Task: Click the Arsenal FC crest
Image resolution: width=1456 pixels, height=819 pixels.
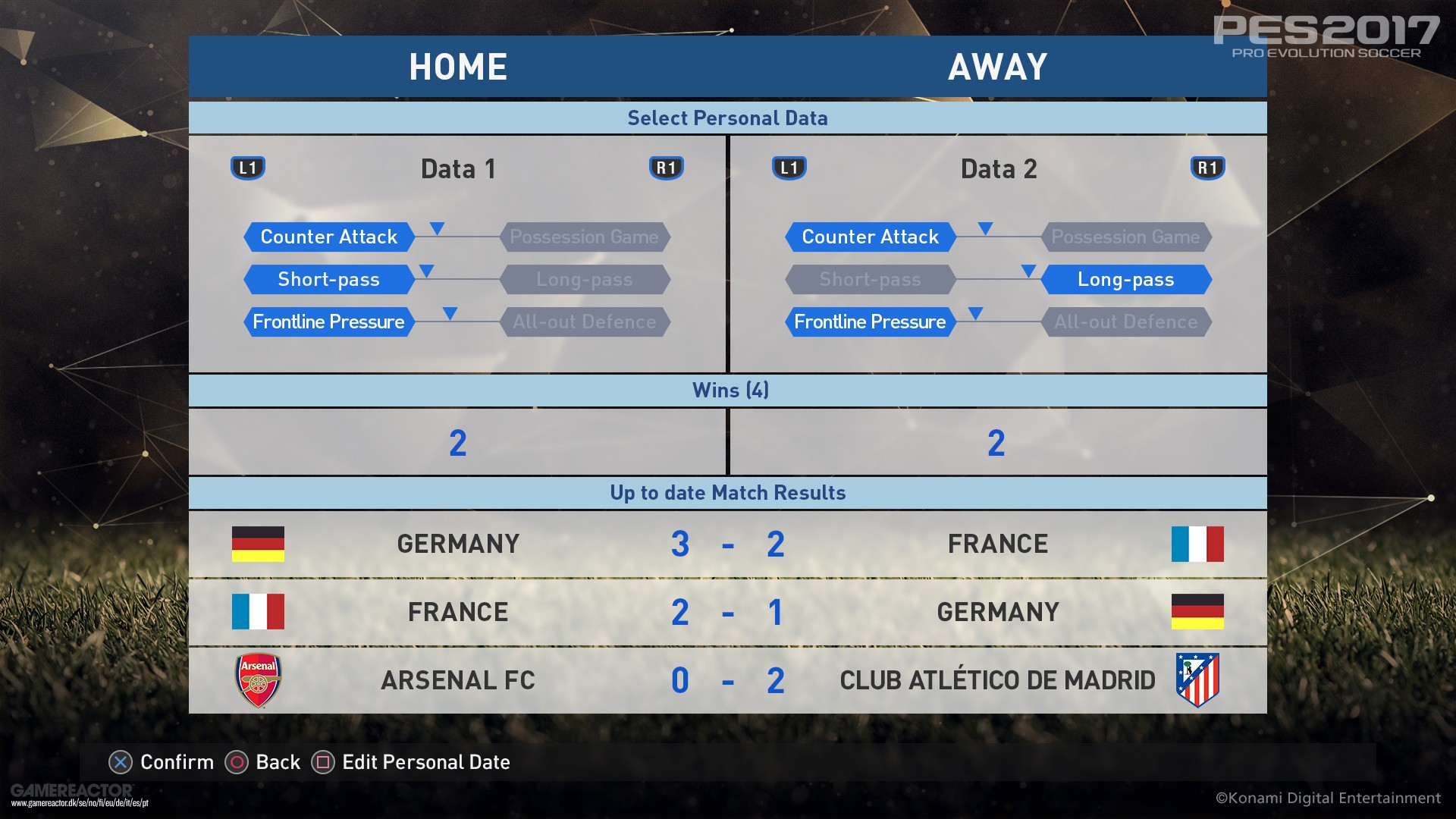Action: pyautogui.click(x=259, y=679)
